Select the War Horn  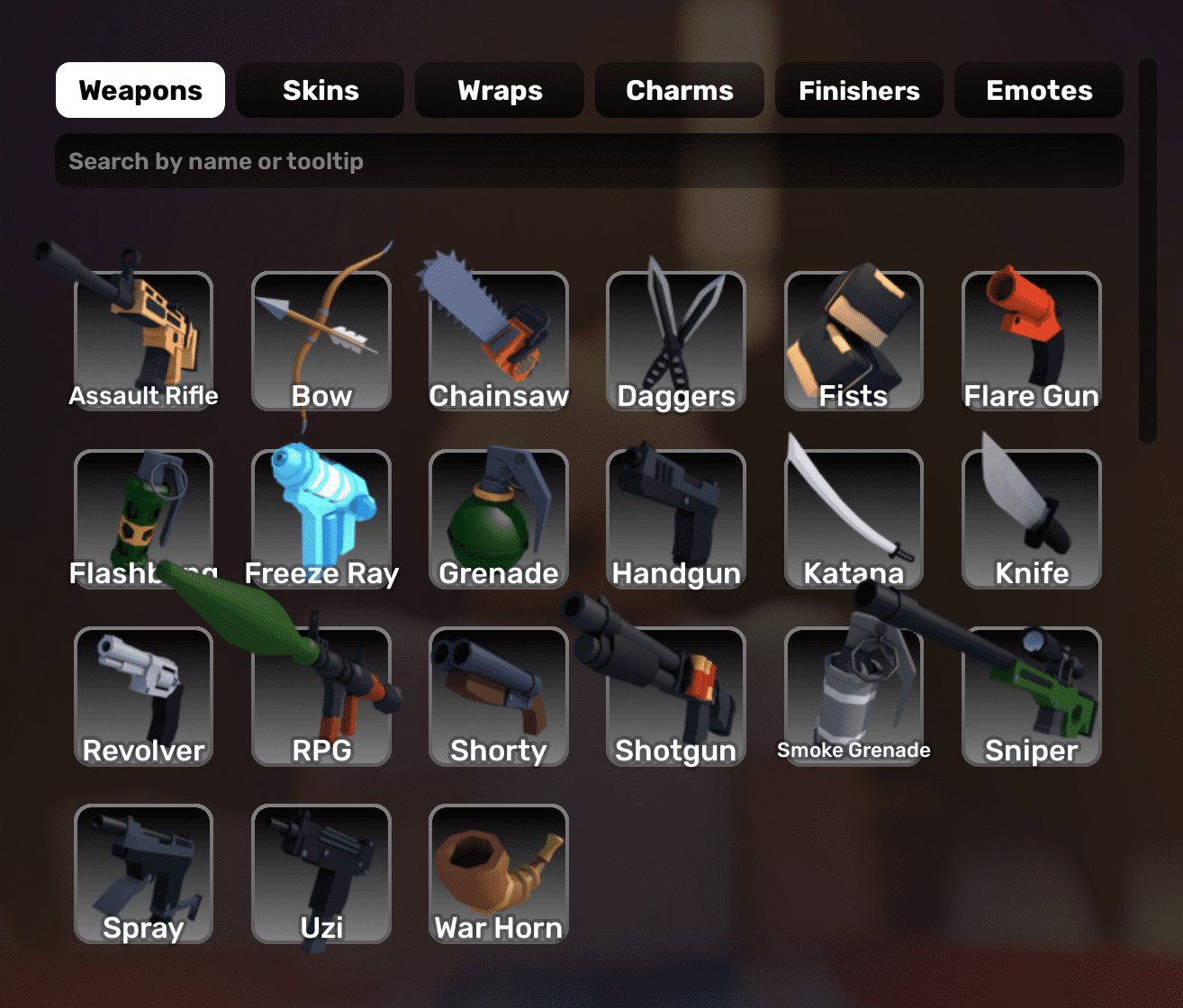click(x=499, y=873)
